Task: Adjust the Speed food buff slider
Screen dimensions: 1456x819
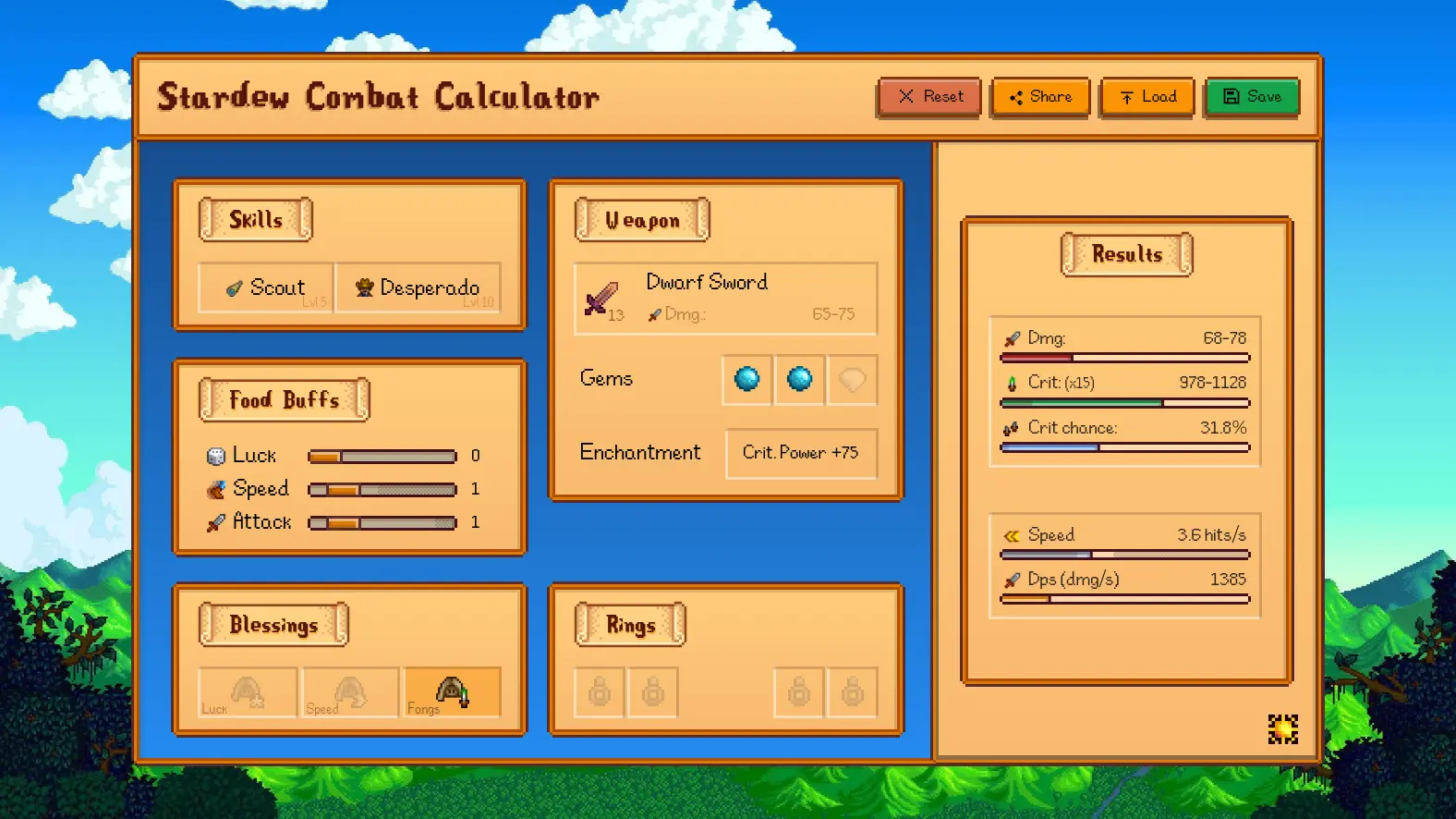Action: (x=382, y=490)
